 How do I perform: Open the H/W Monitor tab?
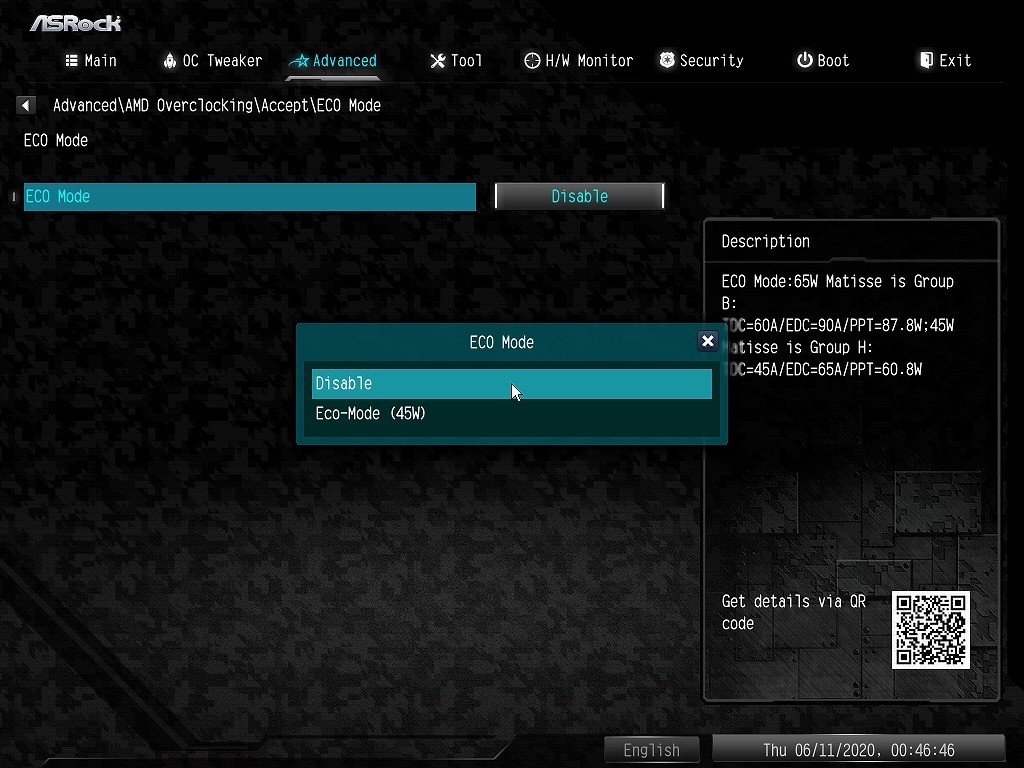(578, 61)
